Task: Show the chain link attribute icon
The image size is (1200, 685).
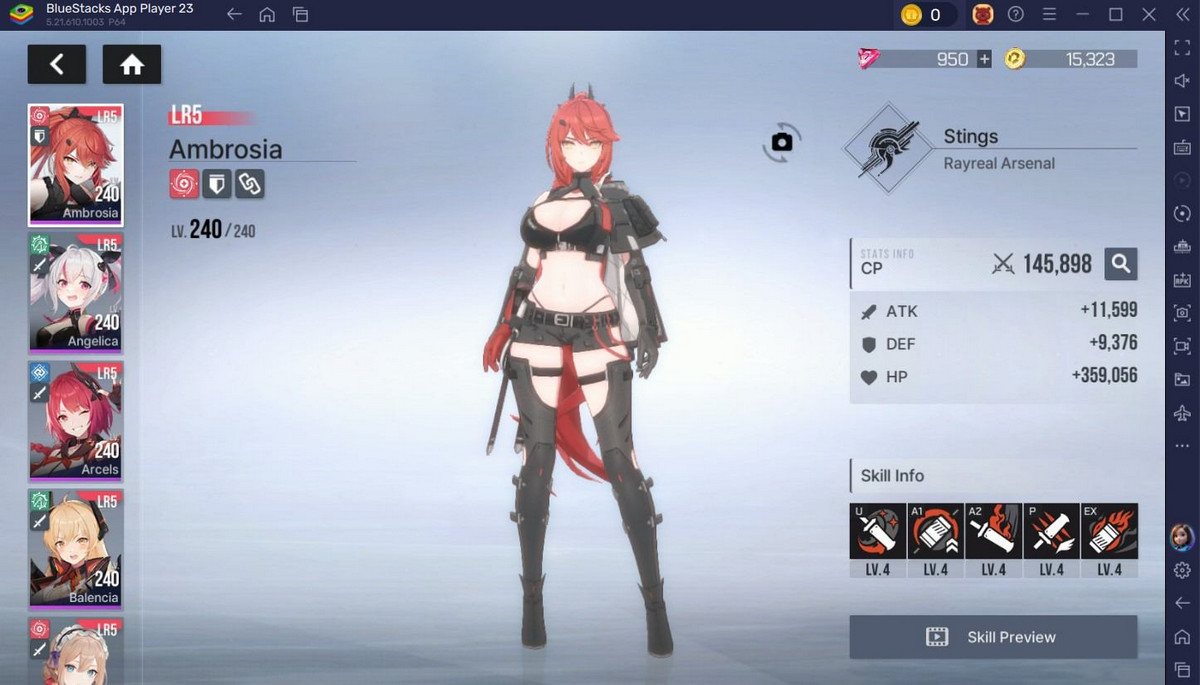Action: [x=250, y=184]
